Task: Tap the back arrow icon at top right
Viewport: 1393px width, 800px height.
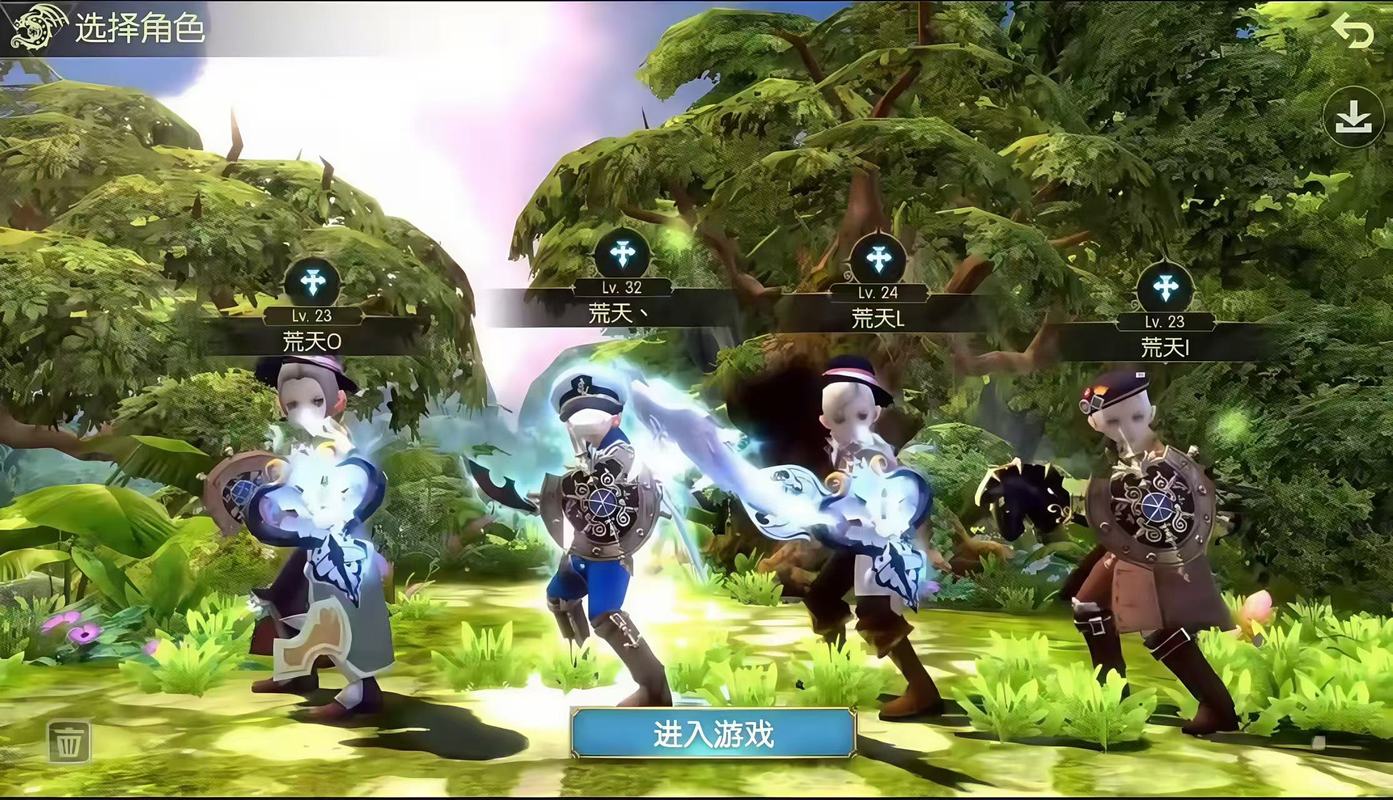Action: coord(1353,31)
